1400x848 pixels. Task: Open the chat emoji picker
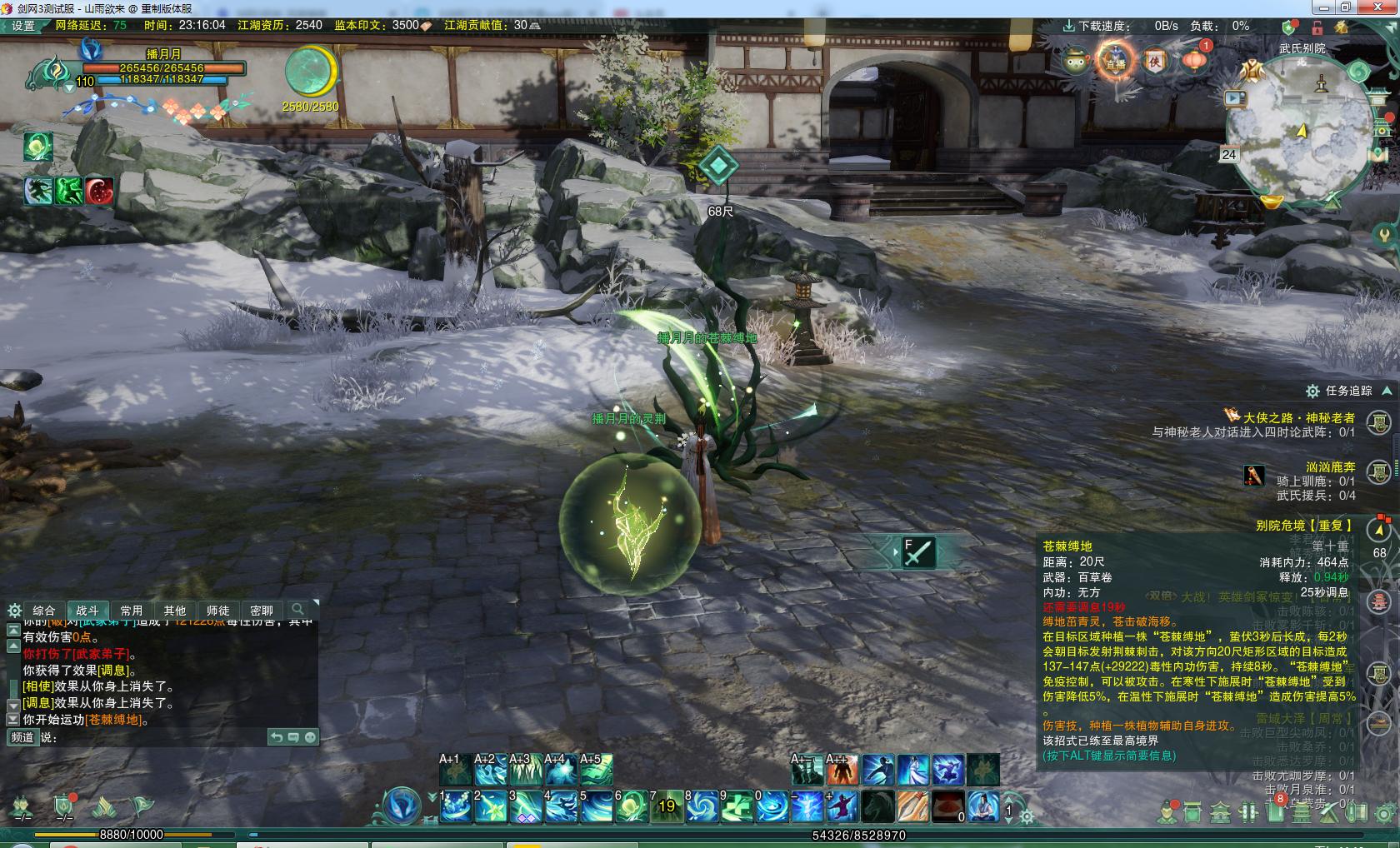pos(310,737)
